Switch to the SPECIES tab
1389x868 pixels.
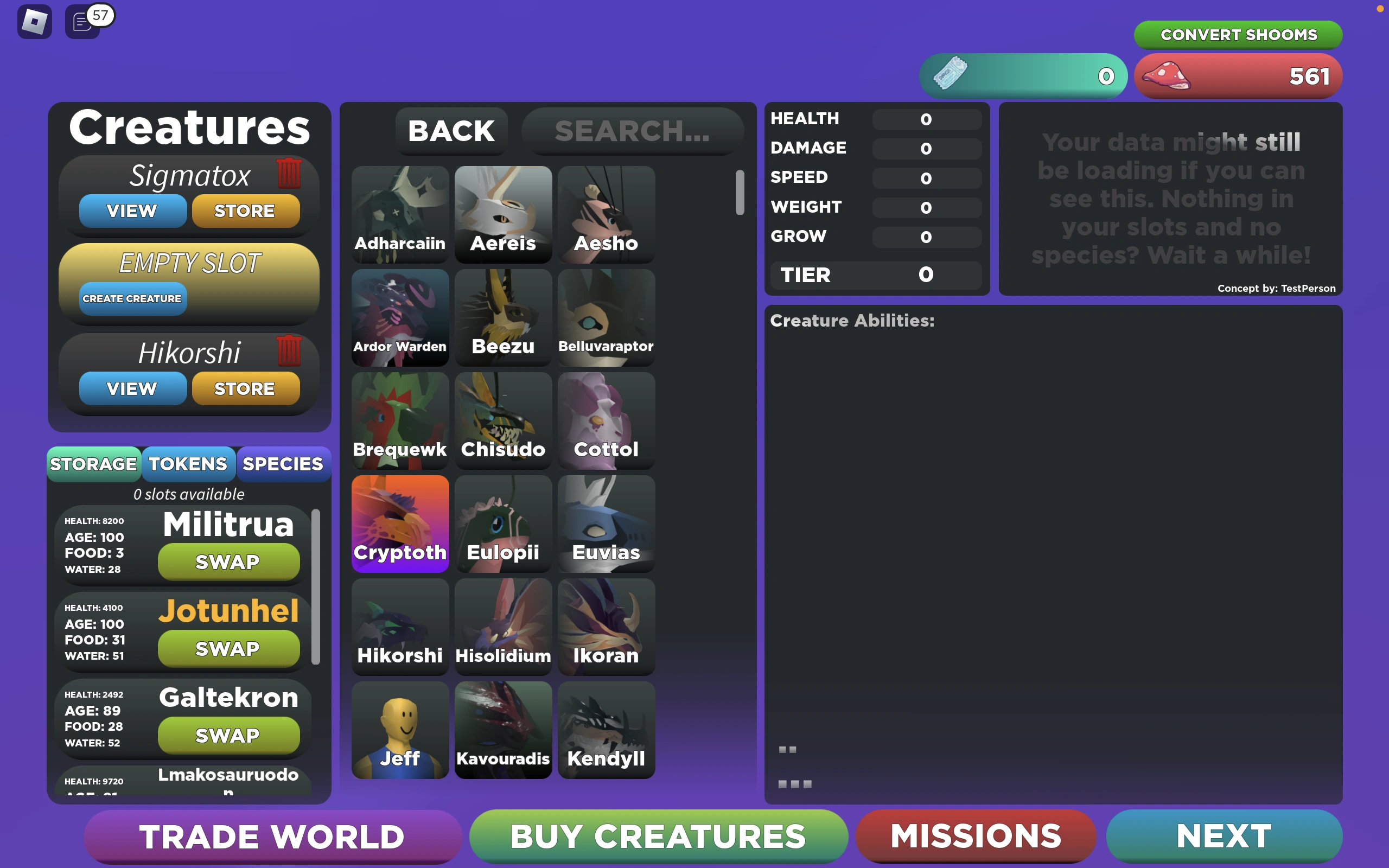coord(282,464)
